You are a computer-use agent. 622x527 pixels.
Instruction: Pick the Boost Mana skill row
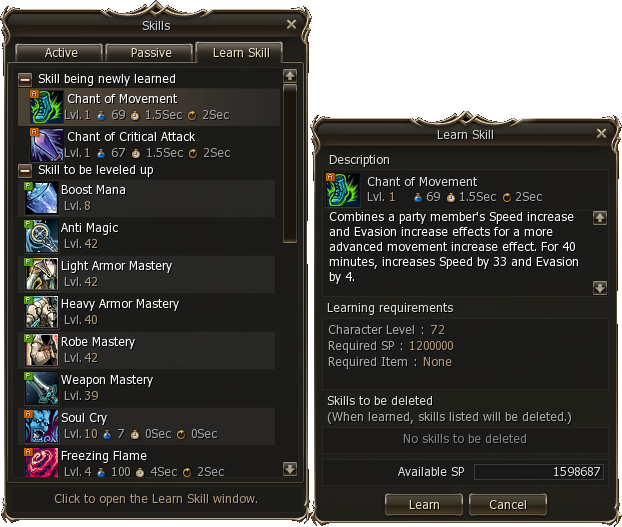pyautogui.click(x=150, y=197)
